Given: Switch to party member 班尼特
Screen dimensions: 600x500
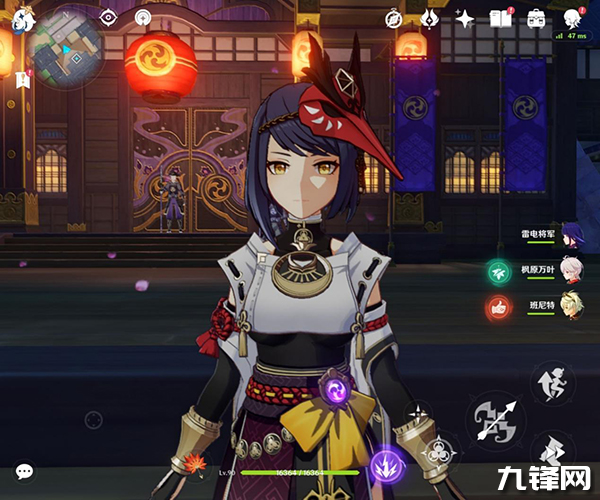Looking at the screenshot, I should [571, 306].
